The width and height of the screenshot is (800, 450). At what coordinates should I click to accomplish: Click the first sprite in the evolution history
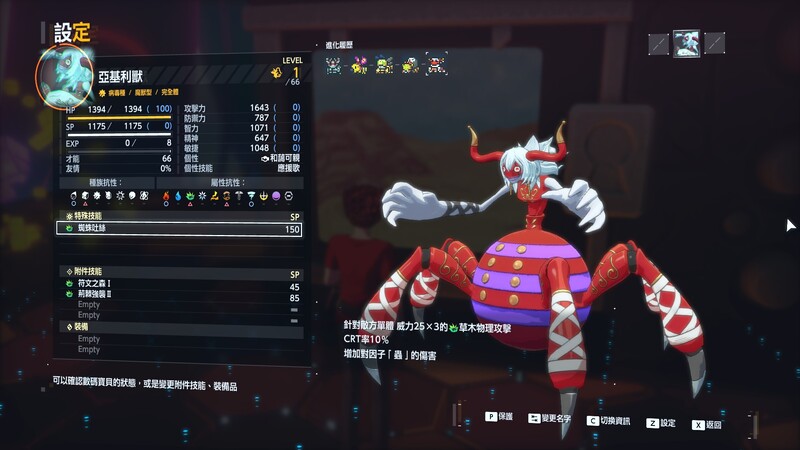coord(334,66)
